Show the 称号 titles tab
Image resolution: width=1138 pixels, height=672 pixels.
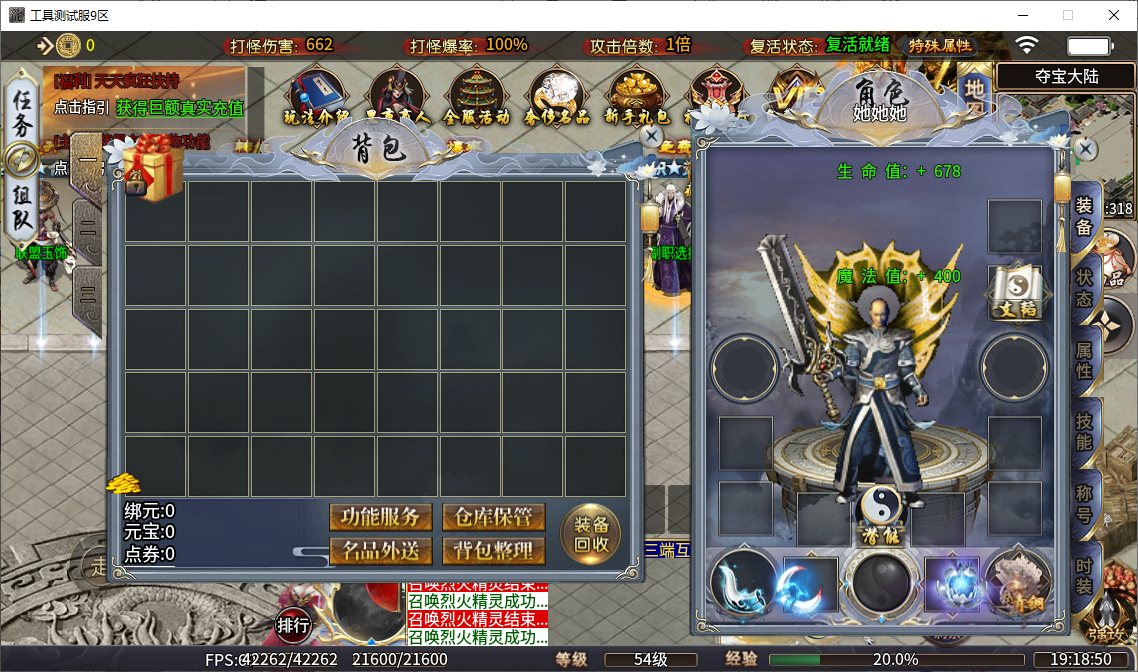click(x=1084, y=502)
